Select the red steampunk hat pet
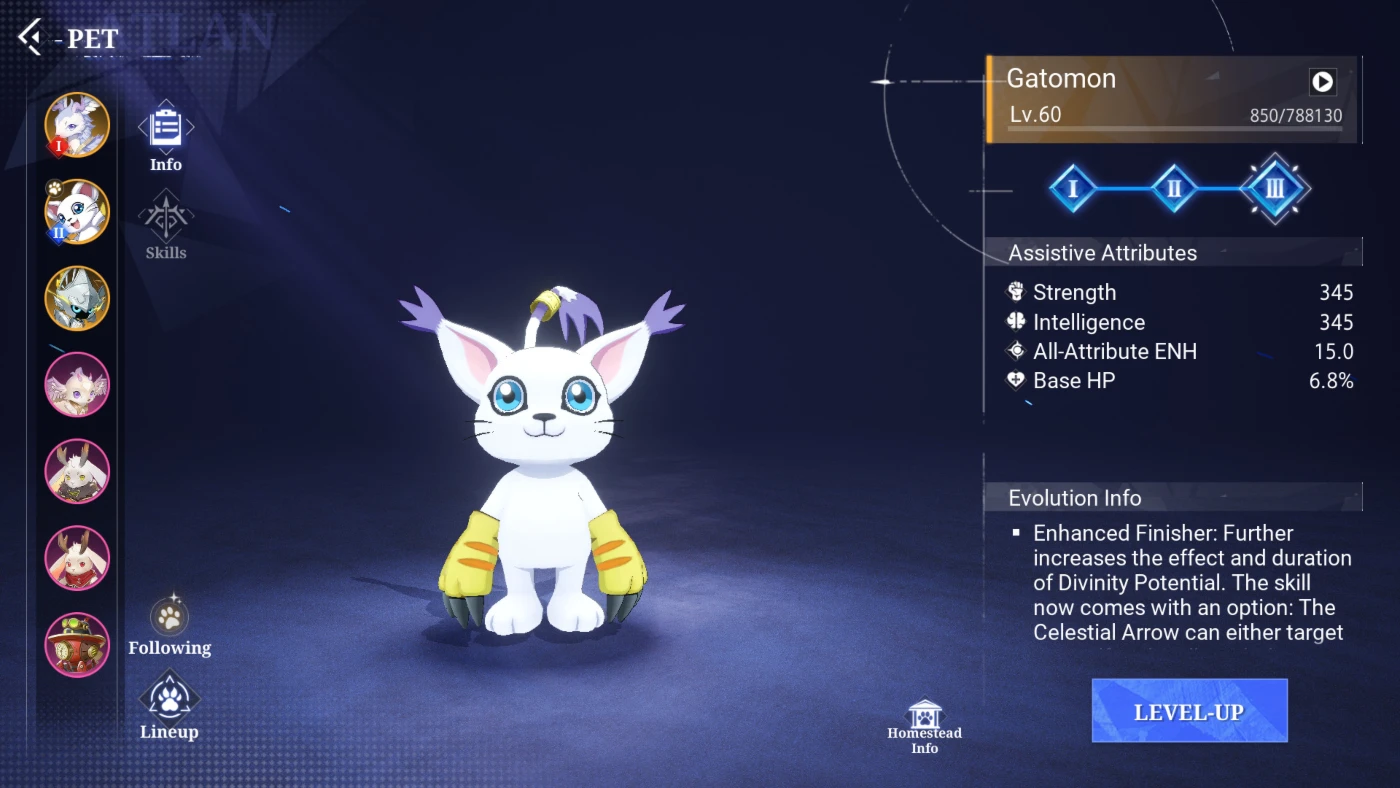Viewport: 1400px width, 788px height. 77,645
